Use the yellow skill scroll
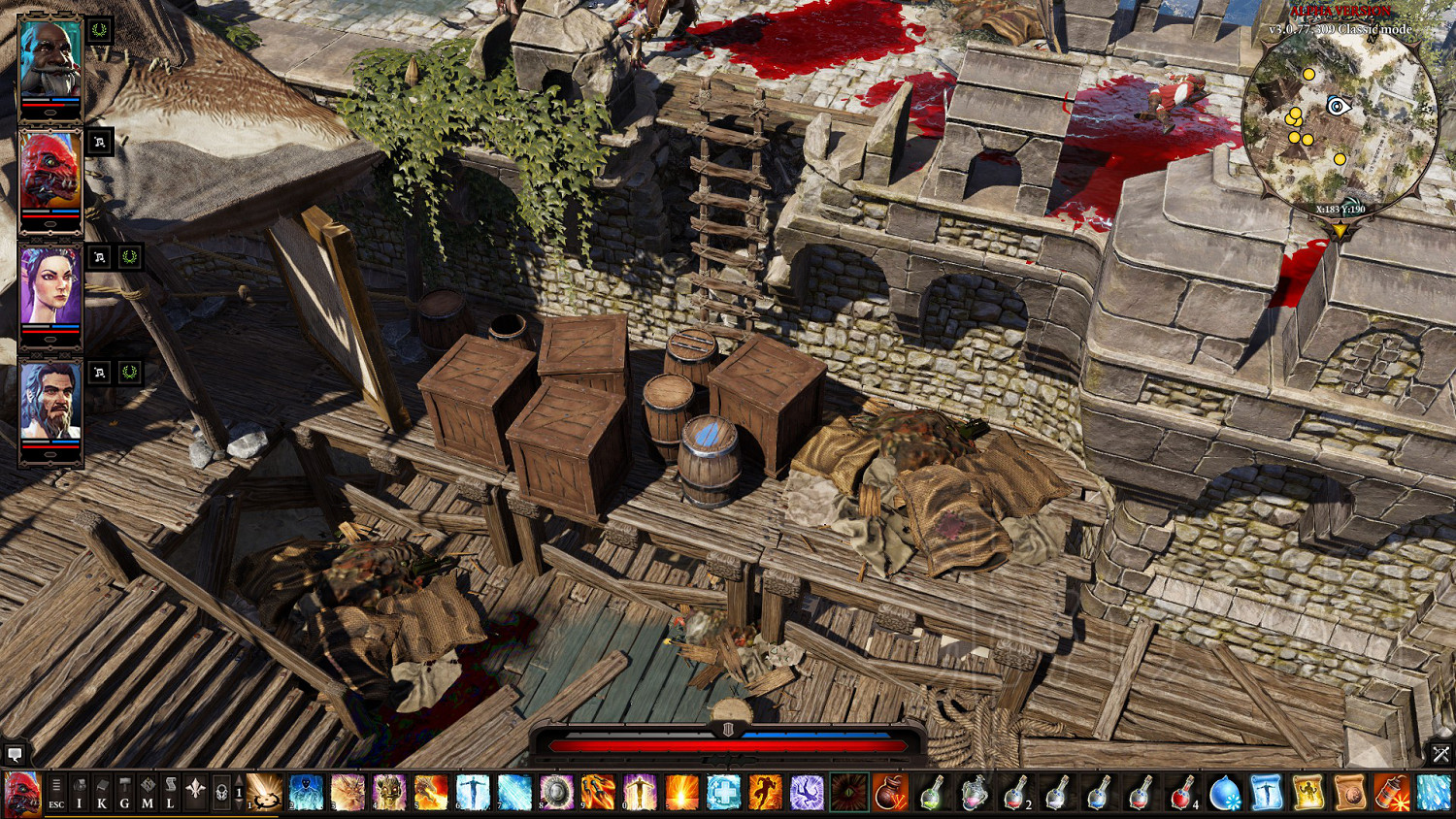 coord(1307,792)
